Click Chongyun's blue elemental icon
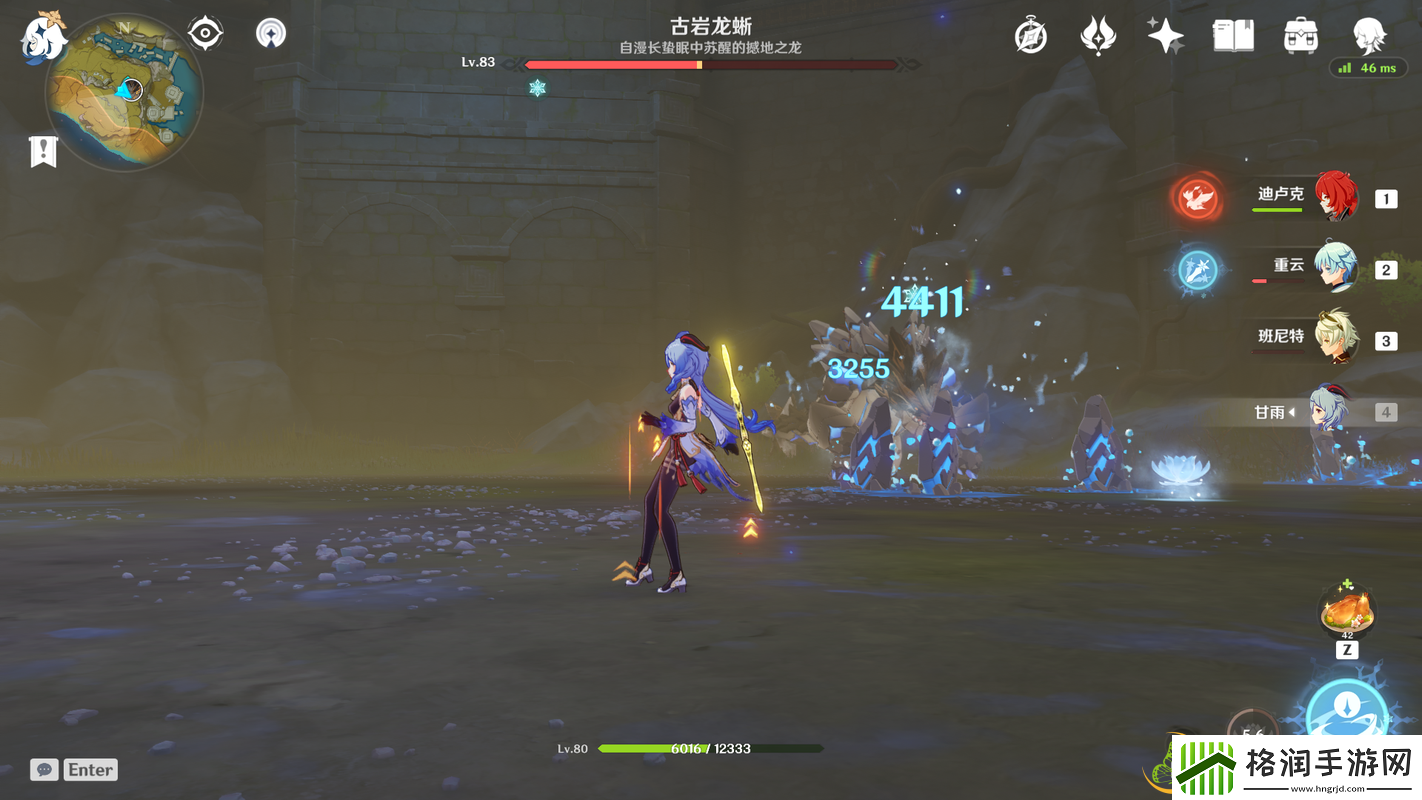The height and width of the screenshot is (800, 1422). (x=1197, y=271)
